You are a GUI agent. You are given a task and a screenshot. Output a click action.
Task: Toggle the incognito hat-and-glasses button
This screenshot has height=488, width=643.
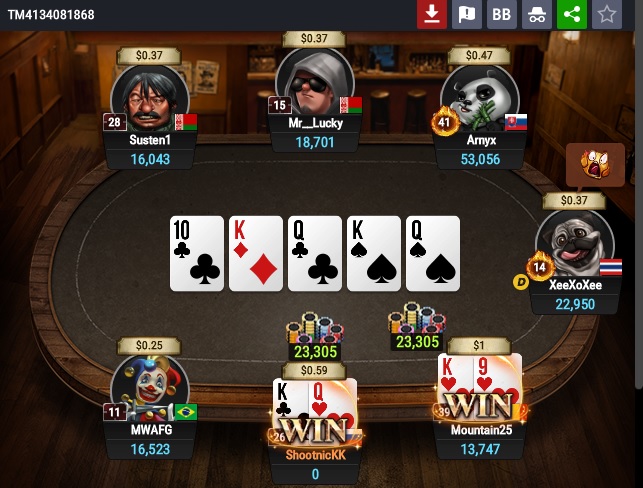click(537, 14)
